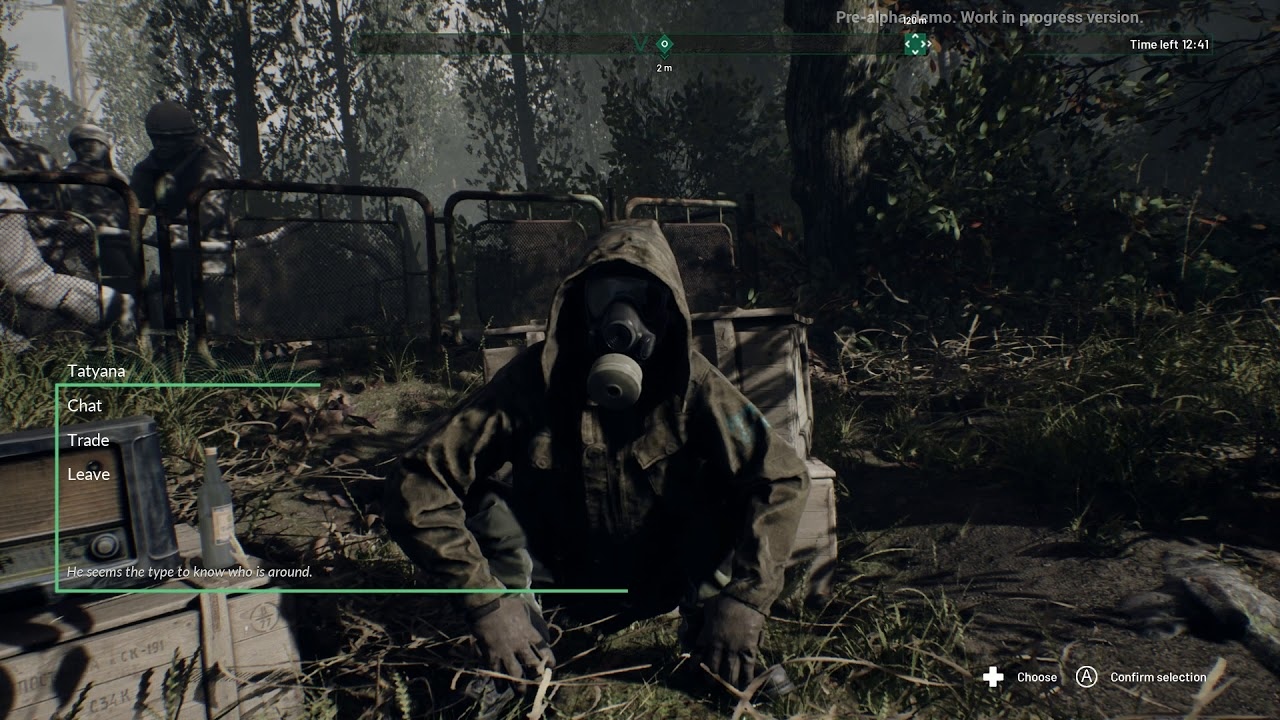Choose the Chat dialogue option
1280x720 pixels.
85,406
